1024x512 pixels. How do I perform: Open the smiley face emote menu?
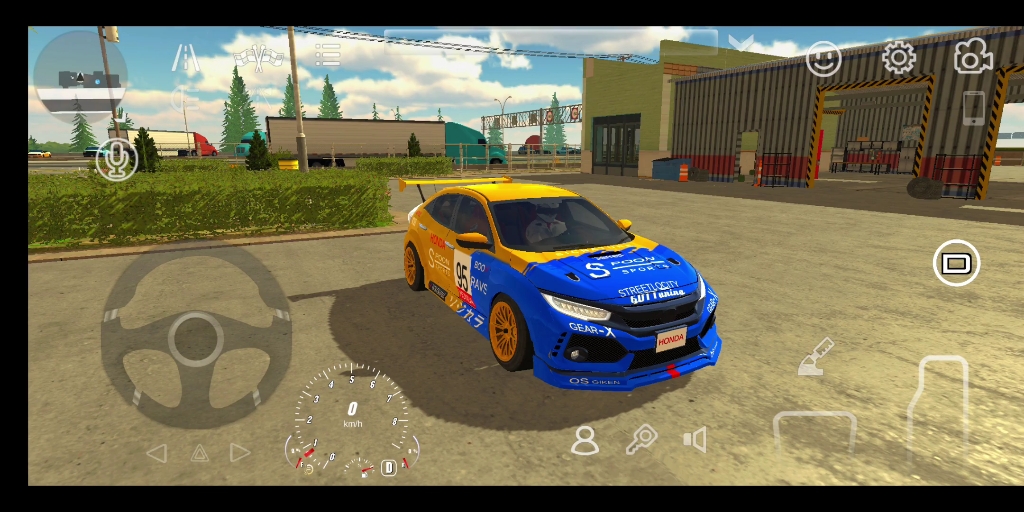(x=824, y=58)
